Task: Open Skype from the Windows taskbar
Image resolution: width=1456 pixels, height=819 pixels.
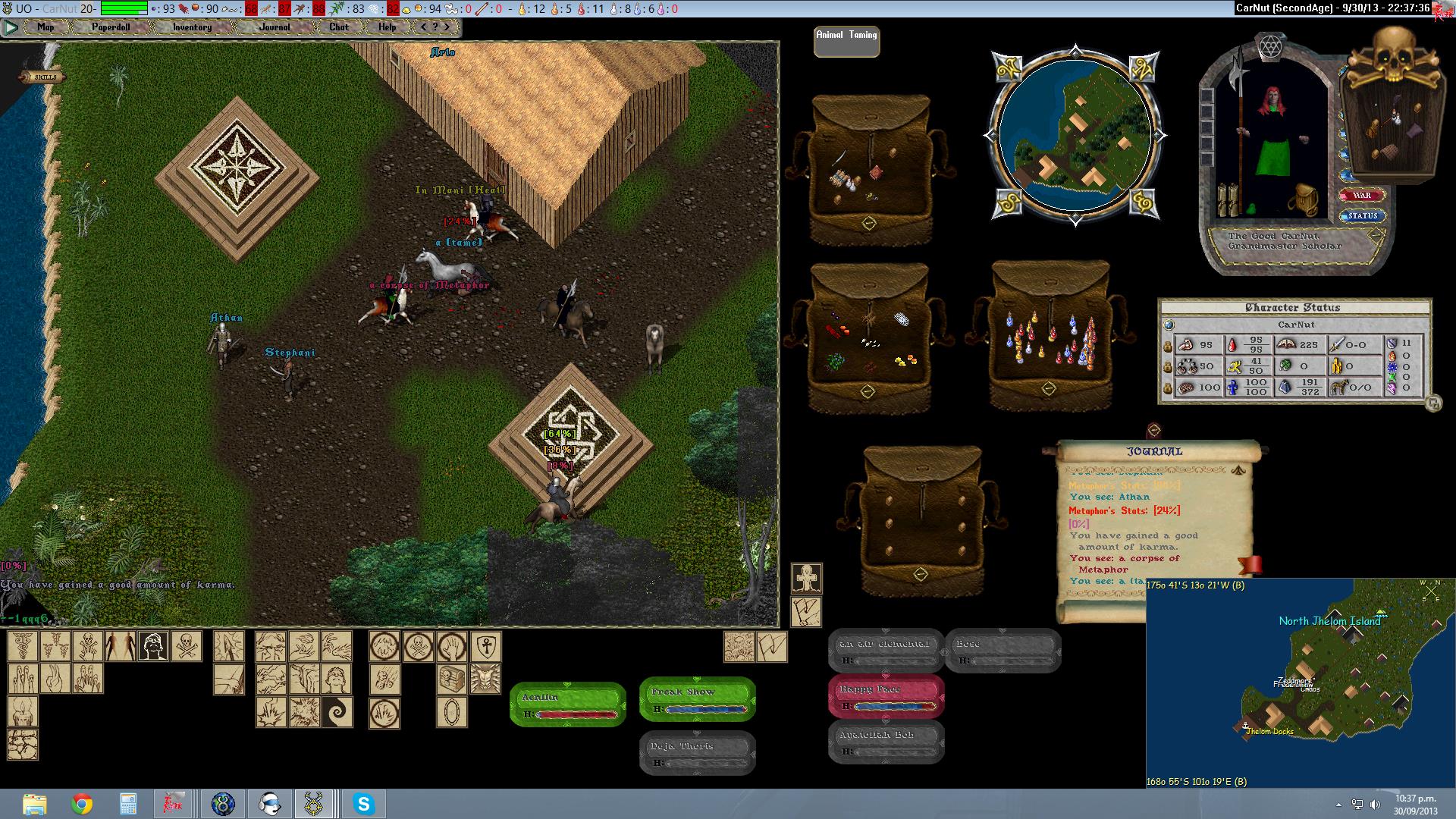Action: point(363,804)
